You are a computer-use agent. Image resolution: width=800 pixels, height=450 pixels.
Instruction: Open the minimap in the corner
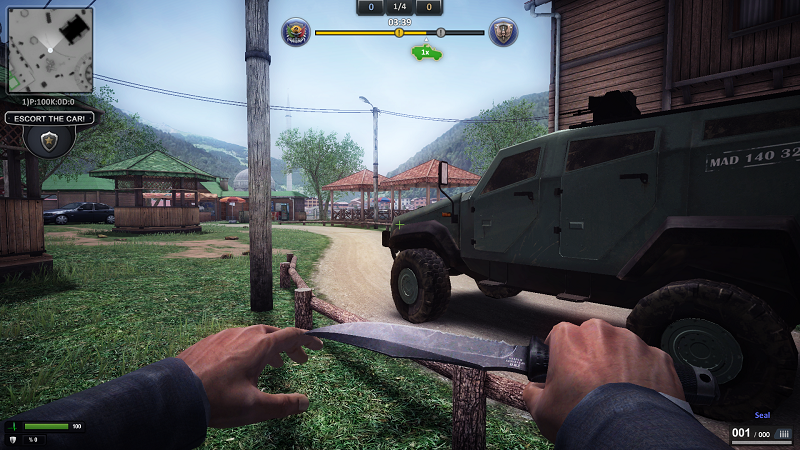pos(50,50)
